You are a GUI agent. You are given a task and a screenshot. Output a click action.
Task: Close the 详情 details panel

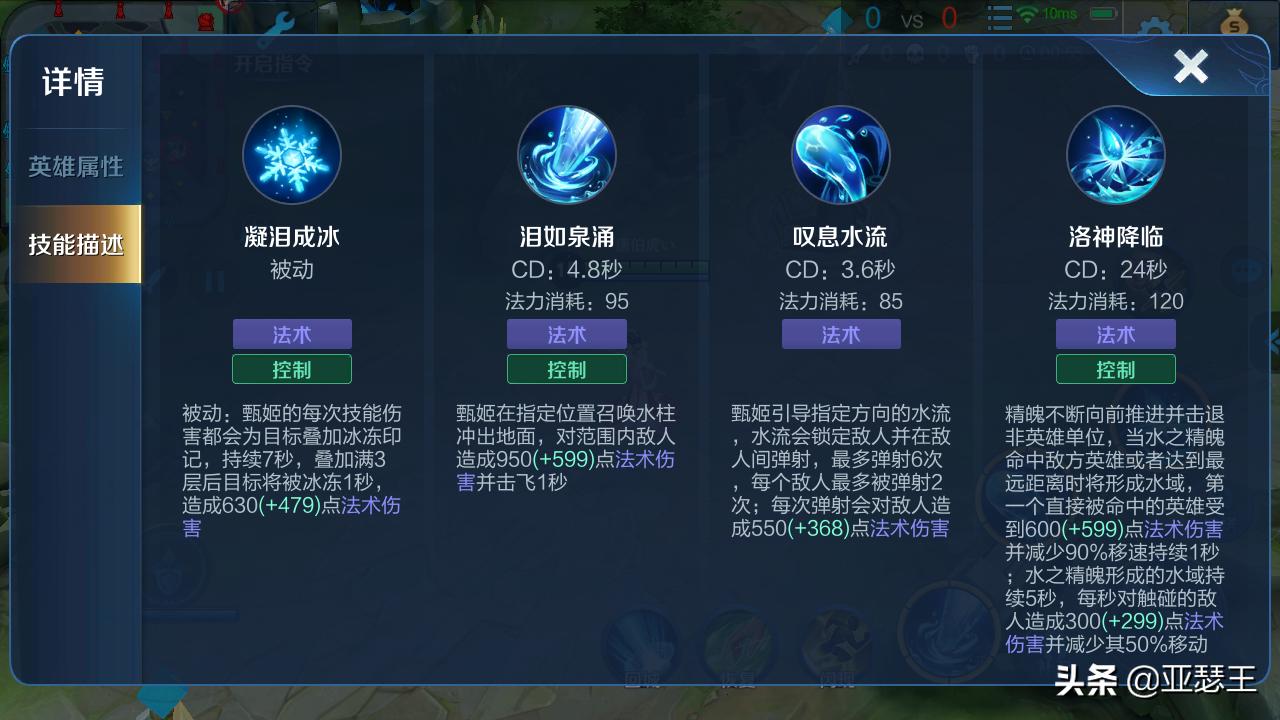click(1191, 67)
